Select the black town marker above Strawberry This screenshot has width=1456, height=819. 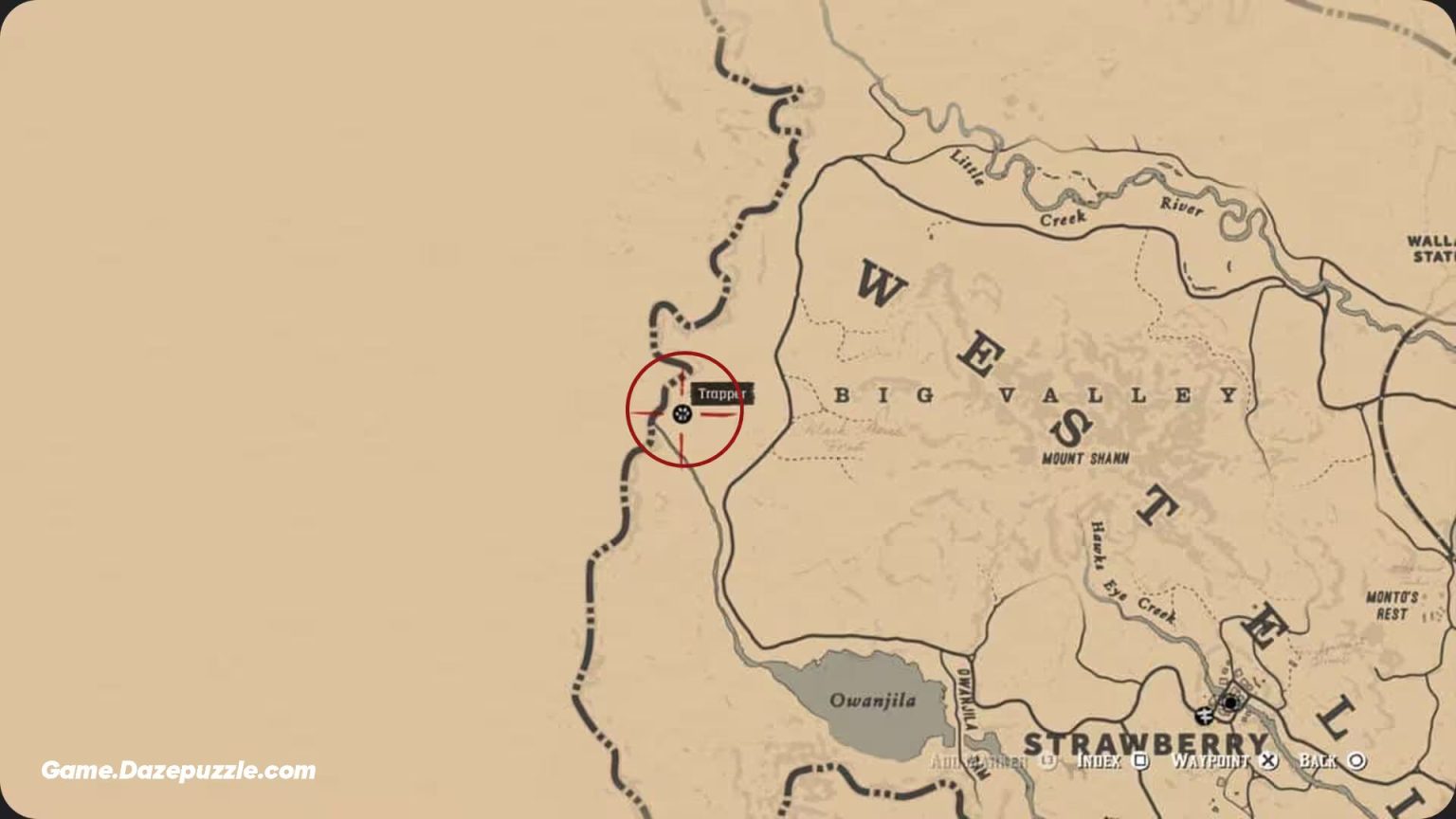(x=1229, y=703)
